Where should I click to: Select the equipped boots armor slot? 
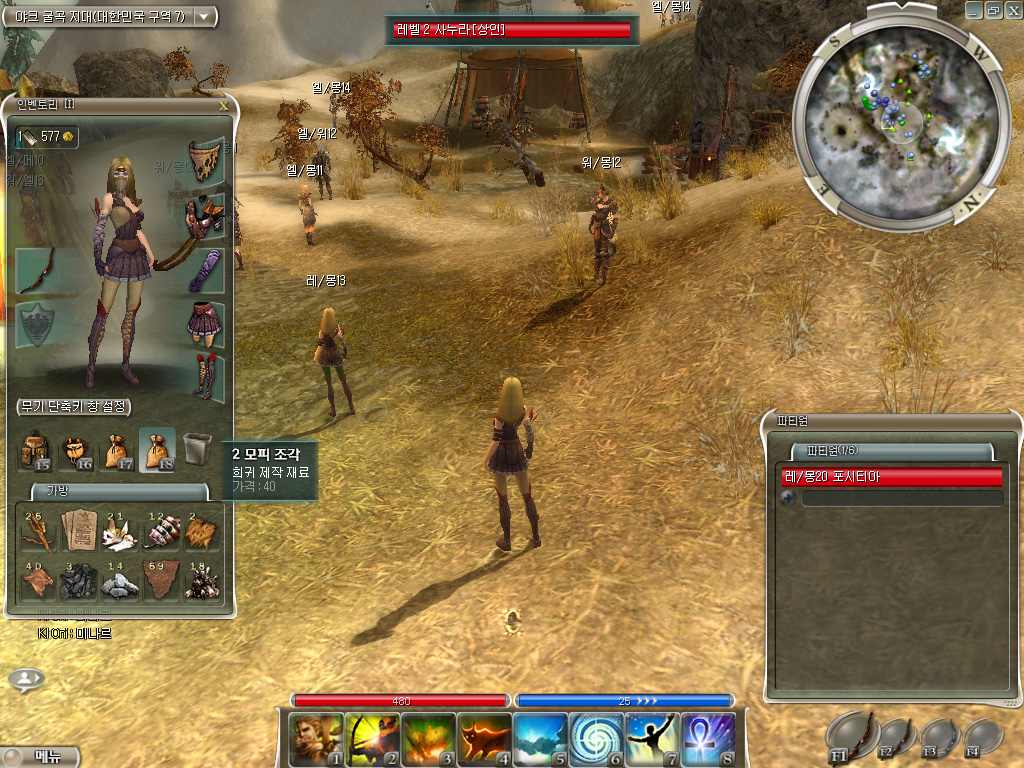[205, 373]
